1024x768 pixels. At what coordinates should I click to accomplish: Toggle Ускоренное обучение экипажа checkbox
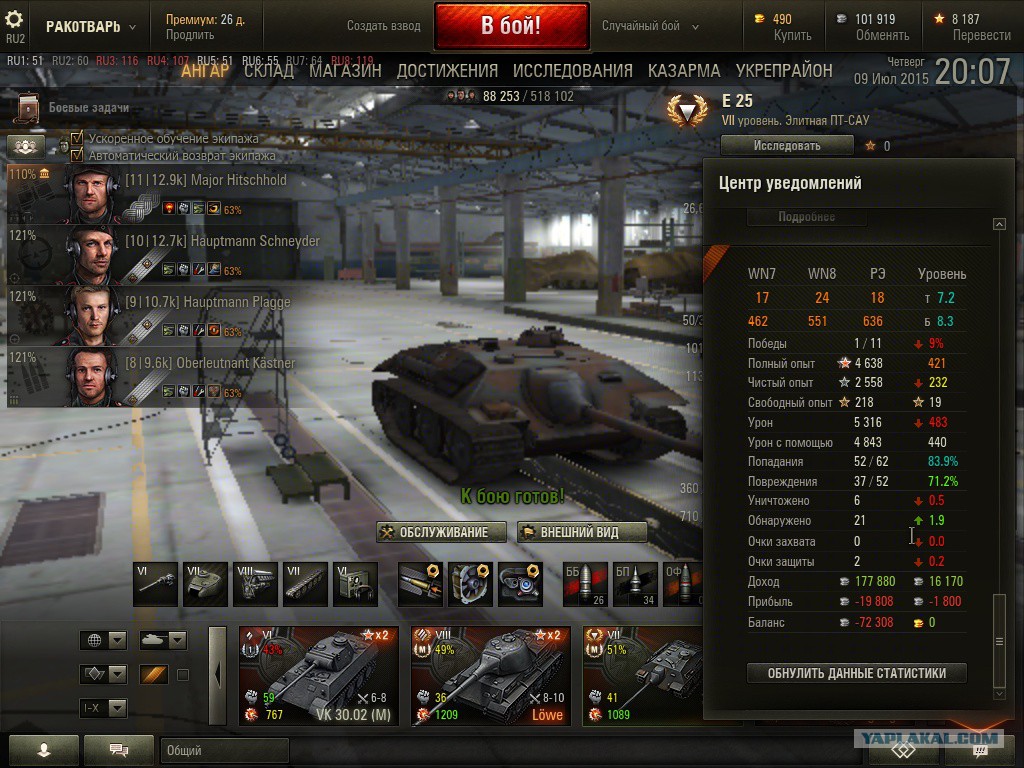coord(77,138)
